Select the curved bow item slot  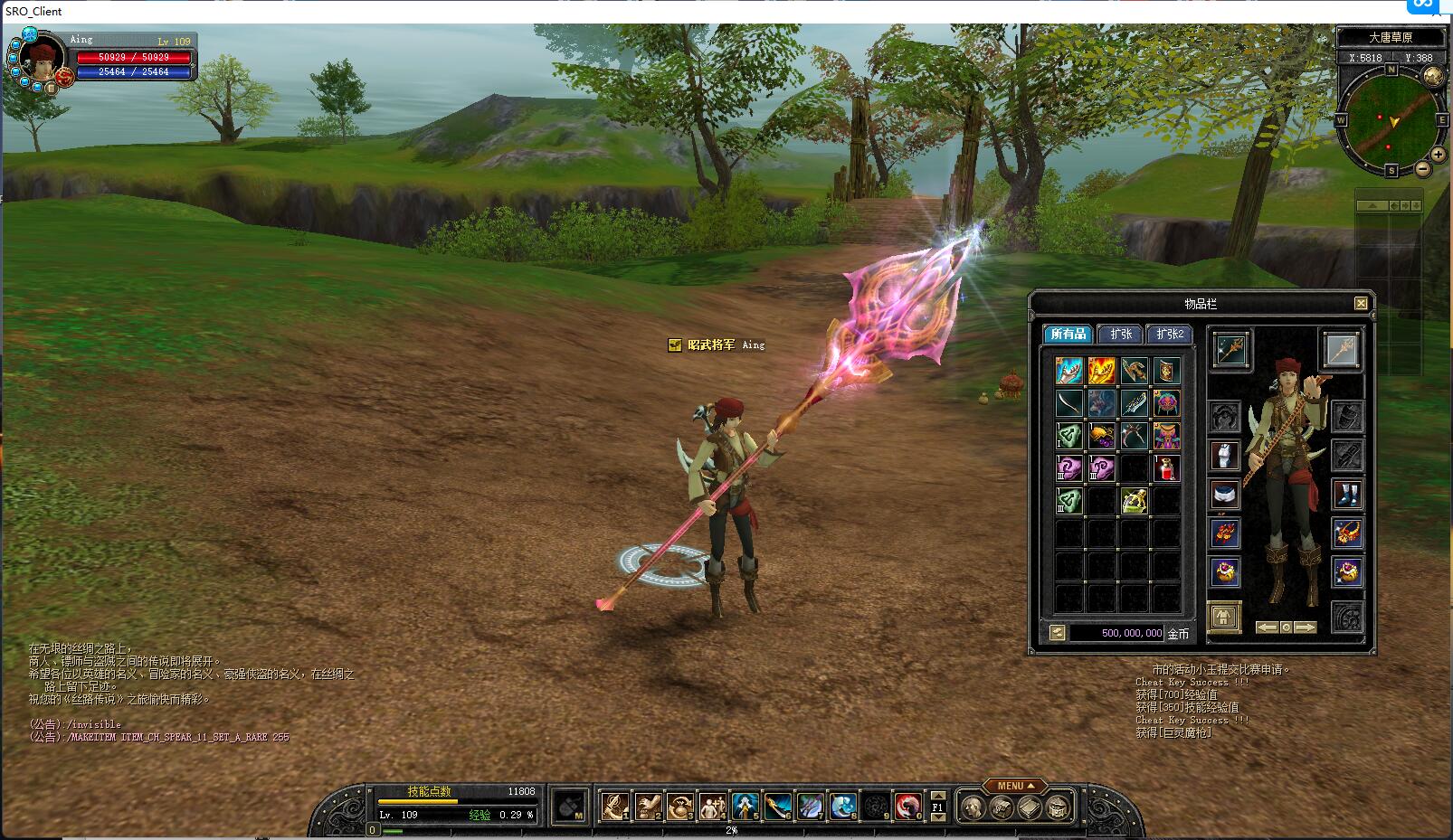point(1068,403)
